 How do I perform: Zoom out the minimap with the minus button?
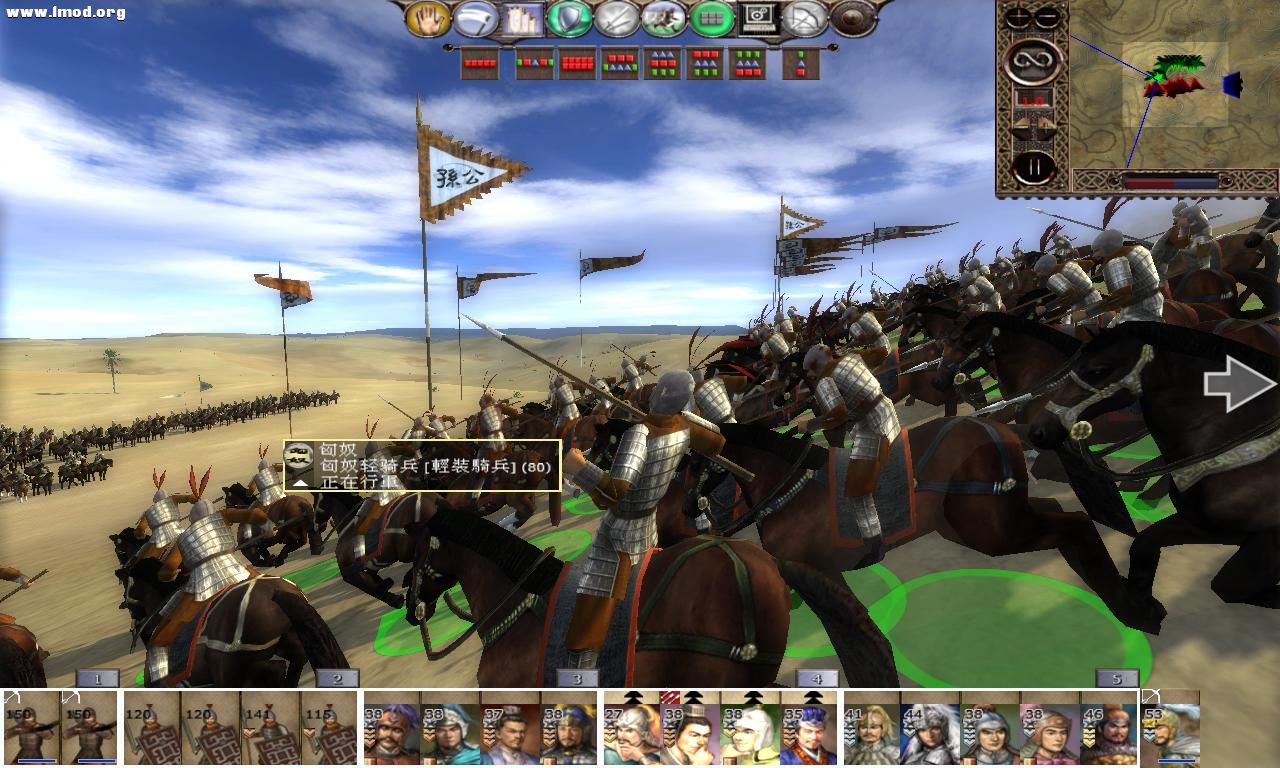[1046, 16]
